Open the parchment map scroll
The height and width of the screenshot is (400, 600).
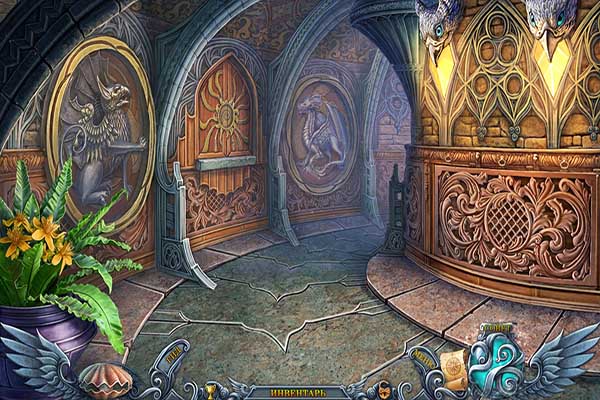click(454, 365)
